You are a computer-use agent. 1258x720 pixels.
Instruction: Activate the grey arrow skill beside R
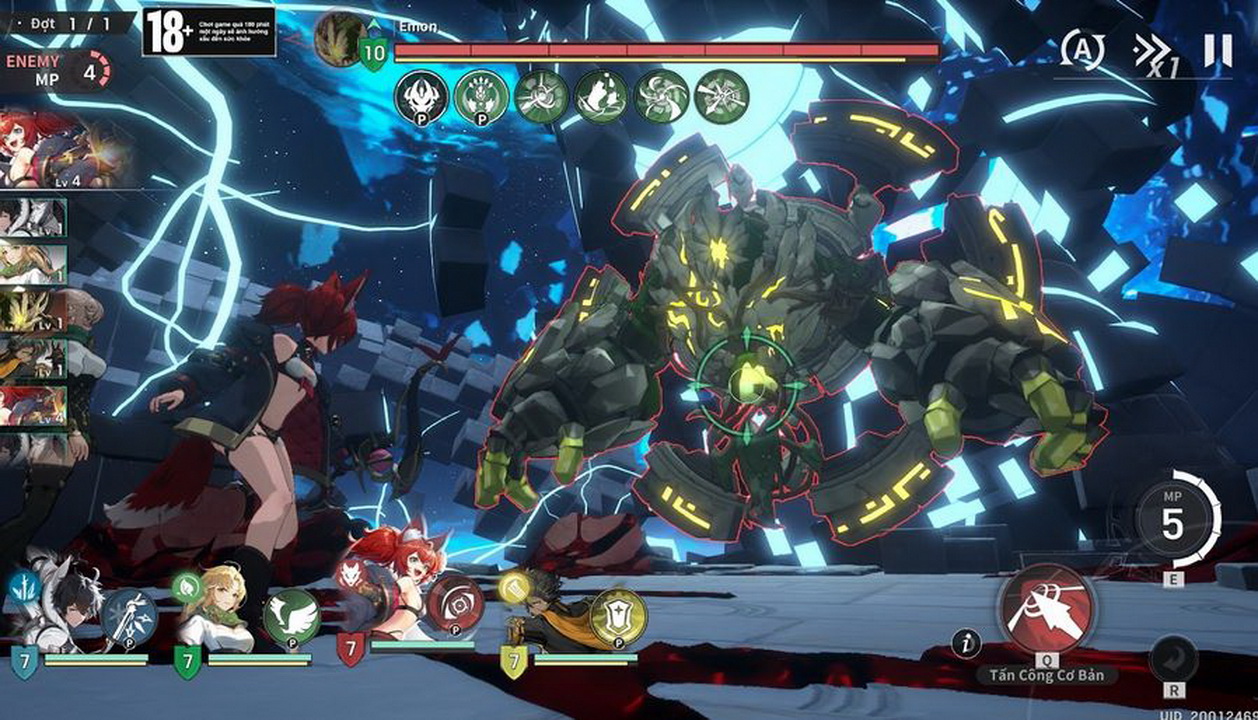point(1174,658)
